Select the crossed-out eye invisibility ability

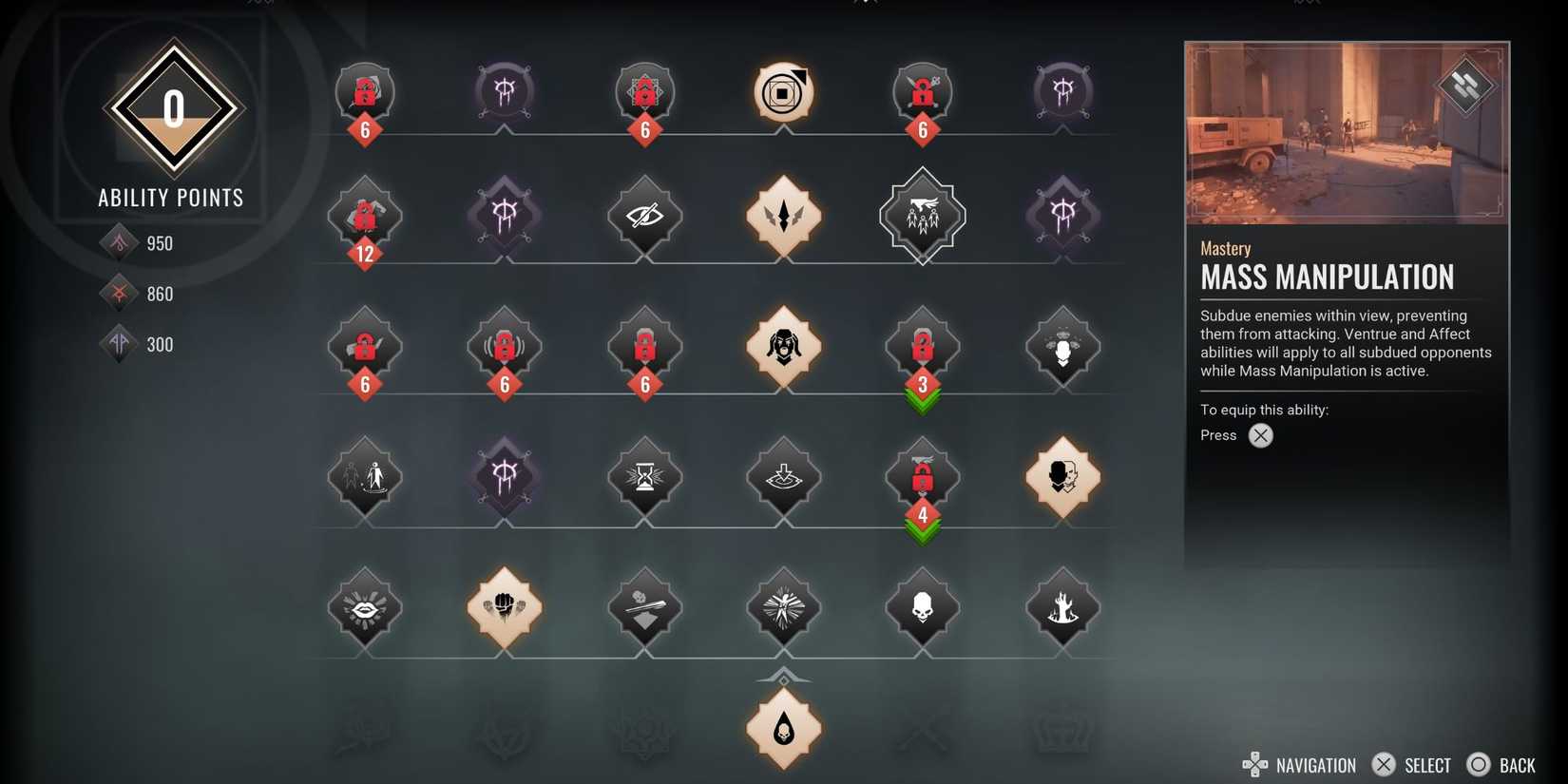pyautogui.click(x=644, y=217)
